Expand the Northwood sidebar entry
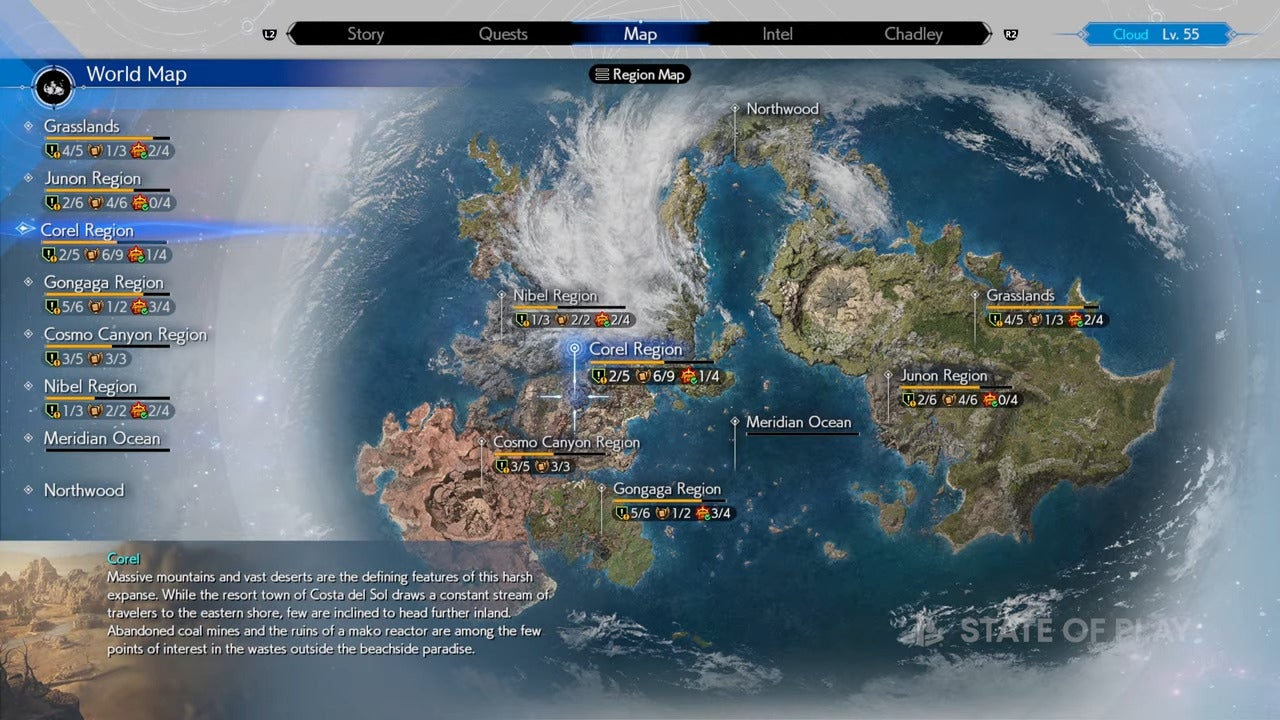Screen dimensions: 1280x720 [84, 490]
